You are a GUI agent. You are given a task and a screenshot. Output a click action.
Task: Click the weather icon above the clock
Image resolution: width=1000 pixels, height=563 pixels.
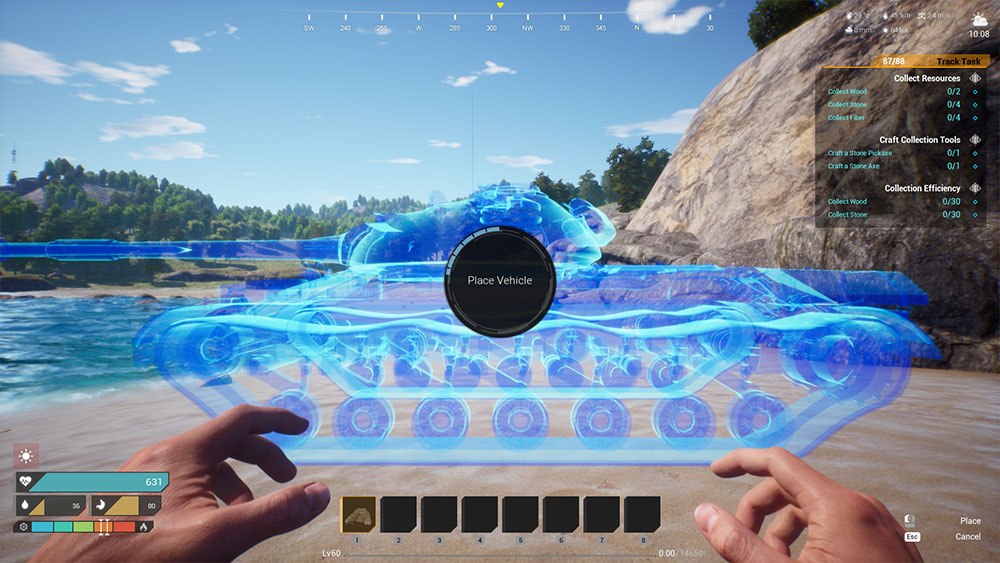[979, 19]
